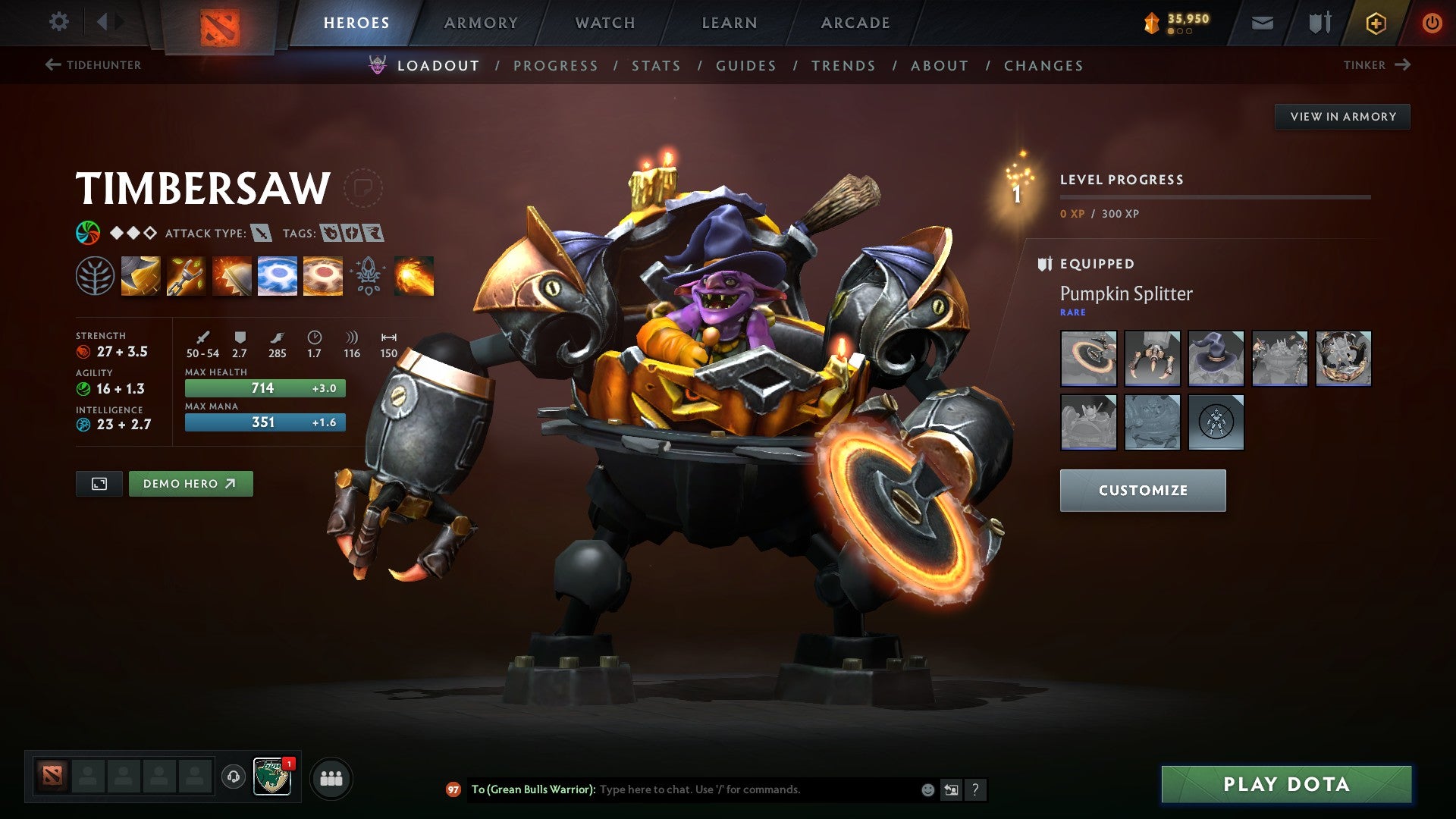The width and height of the screenshot is (1456, 819).
Task: Open the Grean Bulls guild panel
Action: (x=273, y=778)
